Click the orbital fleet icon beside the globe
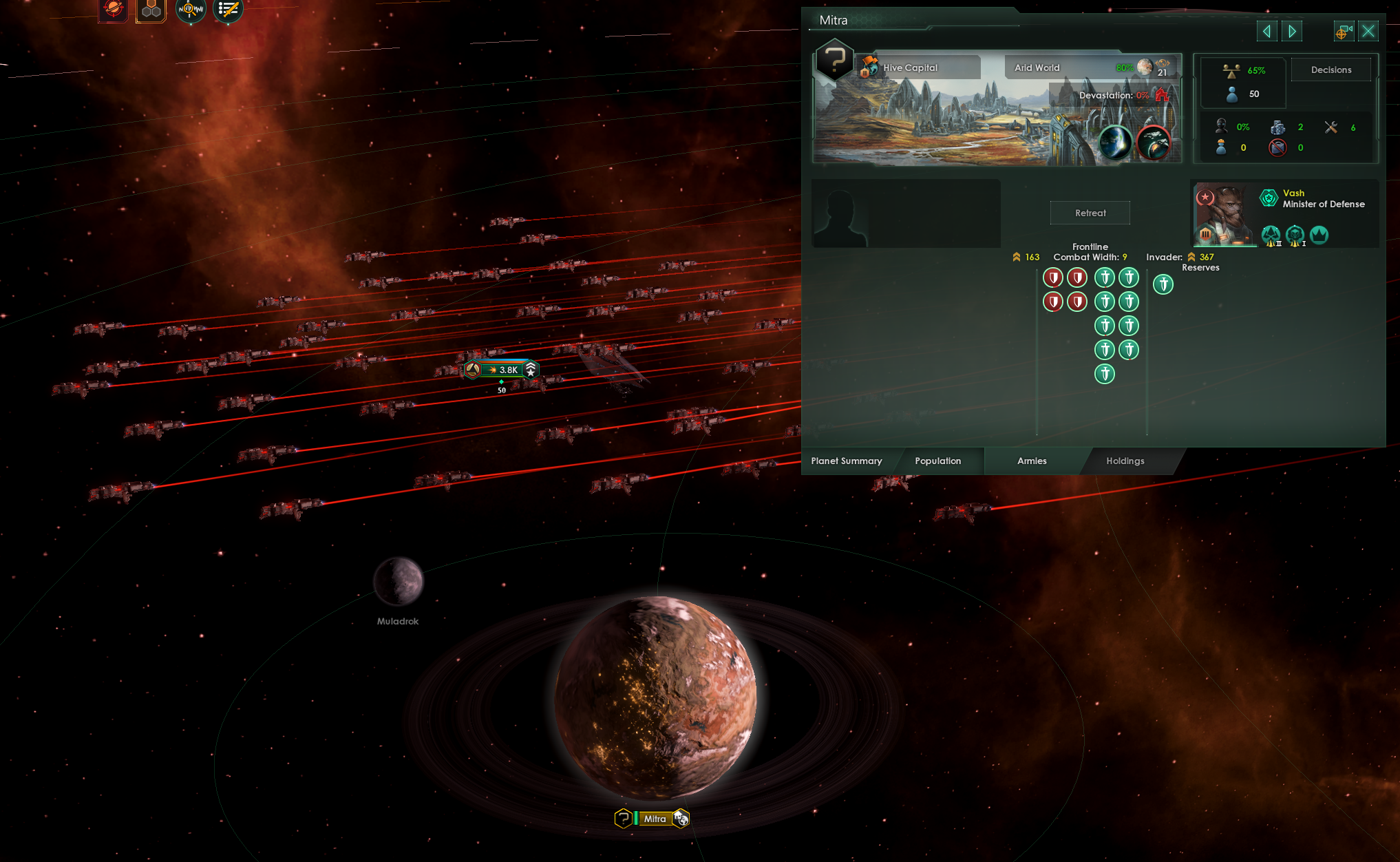The image size is (1400, 862). pyautogui.click(x=1155, y=143)
